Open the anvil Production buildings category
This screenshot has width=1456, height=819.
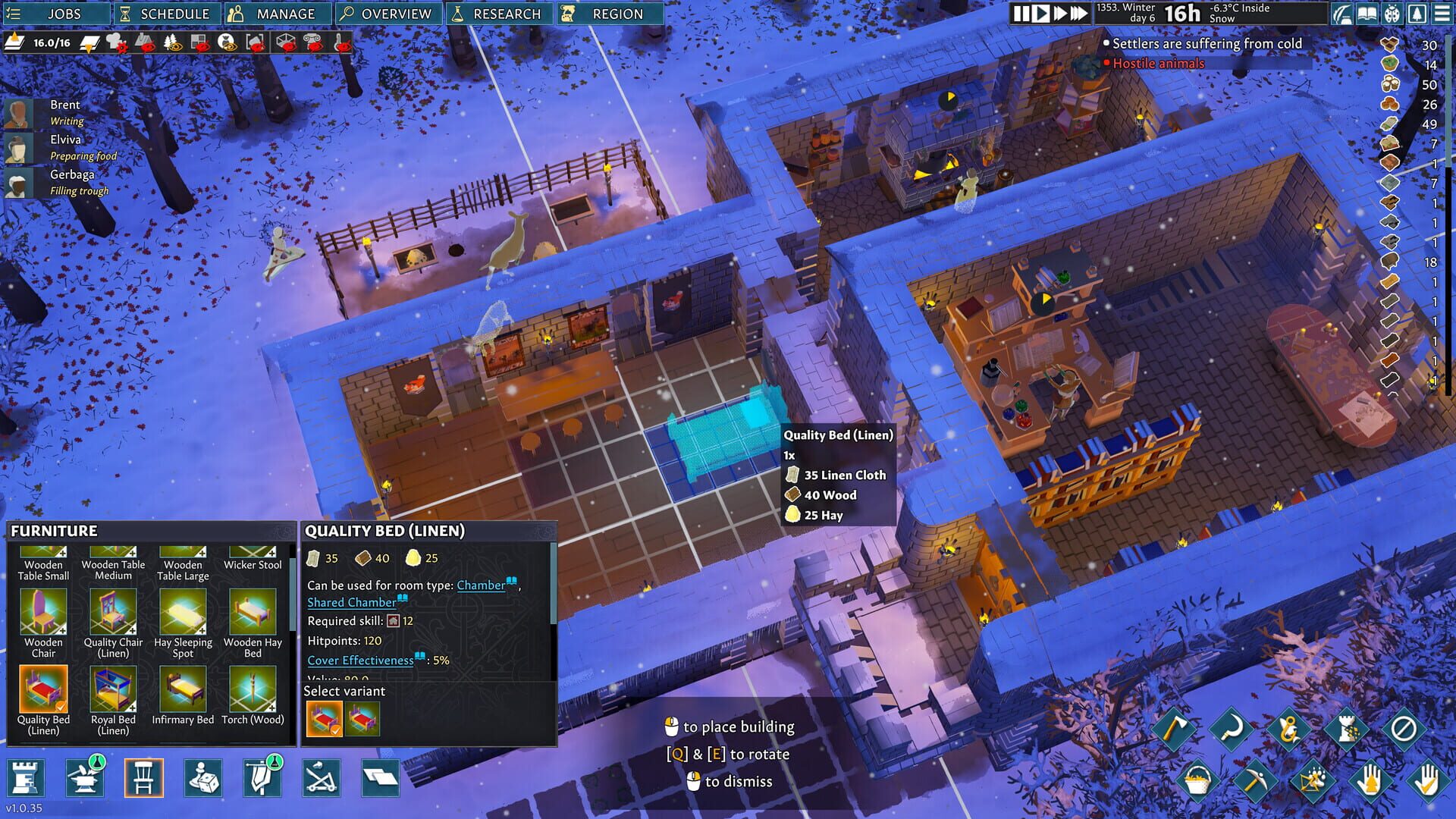[x=83, y=777]
